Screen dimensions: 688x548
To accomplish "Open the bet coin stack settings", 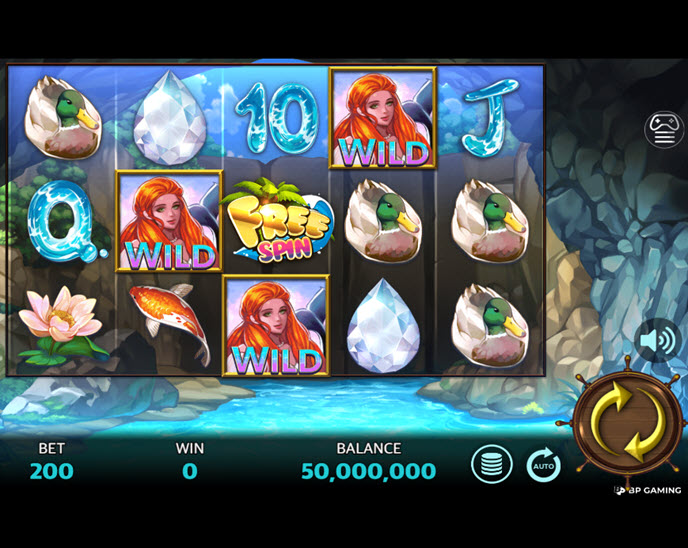I will pos(492,465).
